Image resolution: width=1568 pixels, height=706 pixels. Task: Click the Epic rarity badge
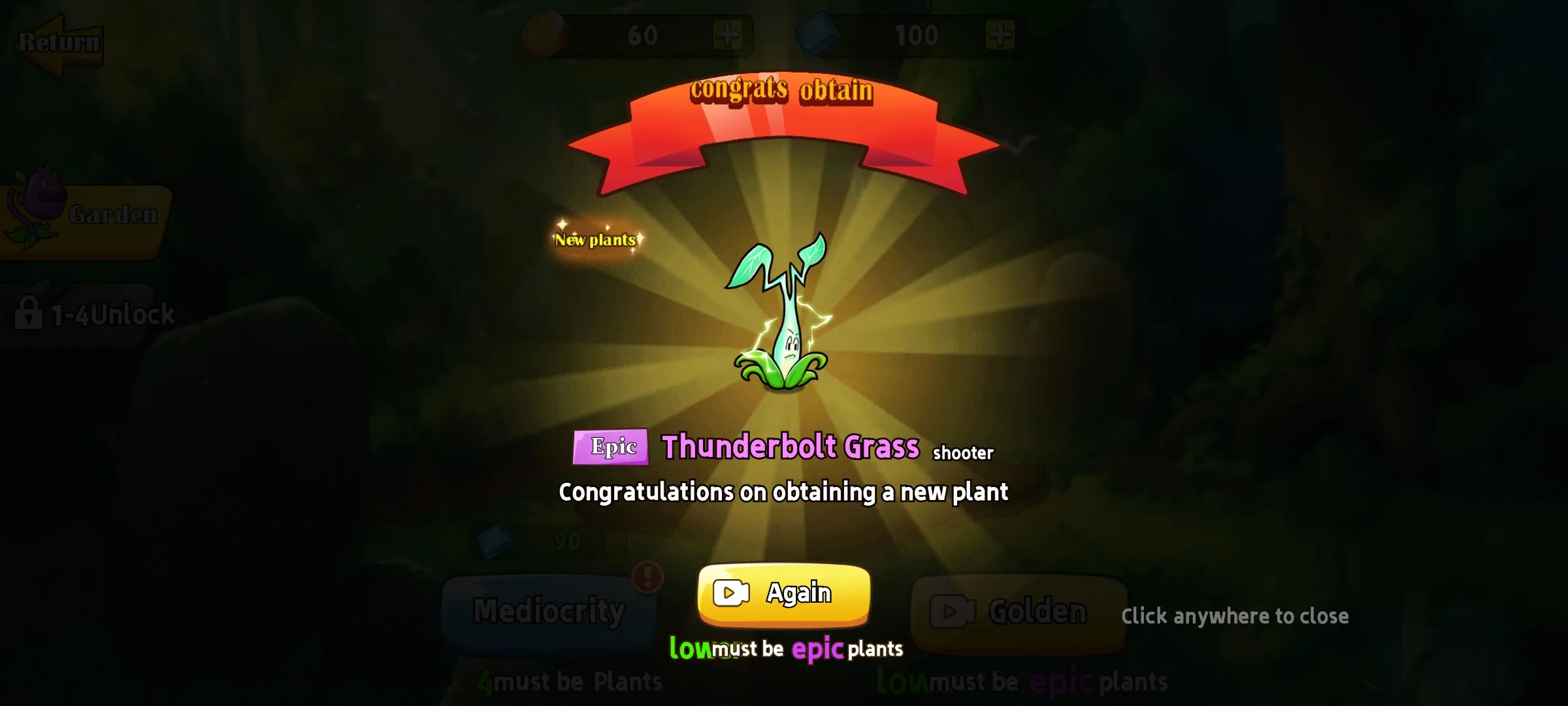(x=611, y=447)
